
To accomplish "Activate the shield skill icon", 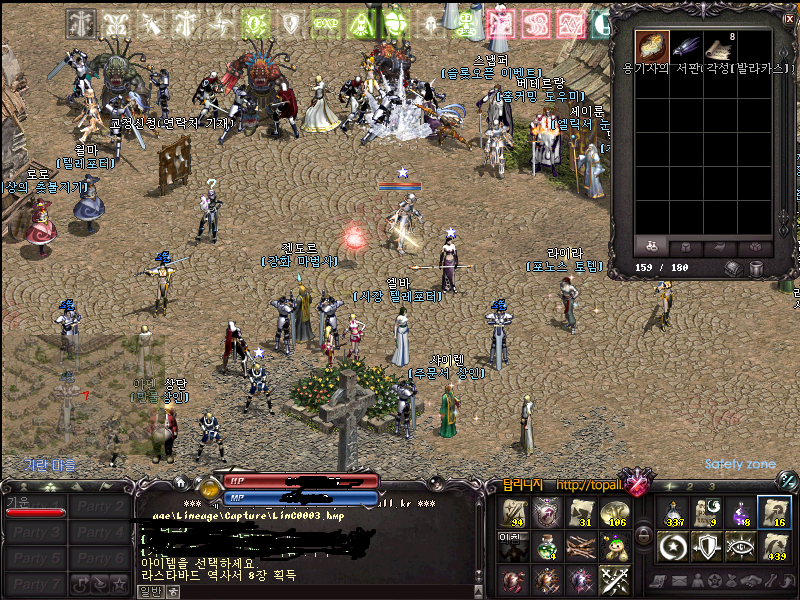I will pos(708,546).
